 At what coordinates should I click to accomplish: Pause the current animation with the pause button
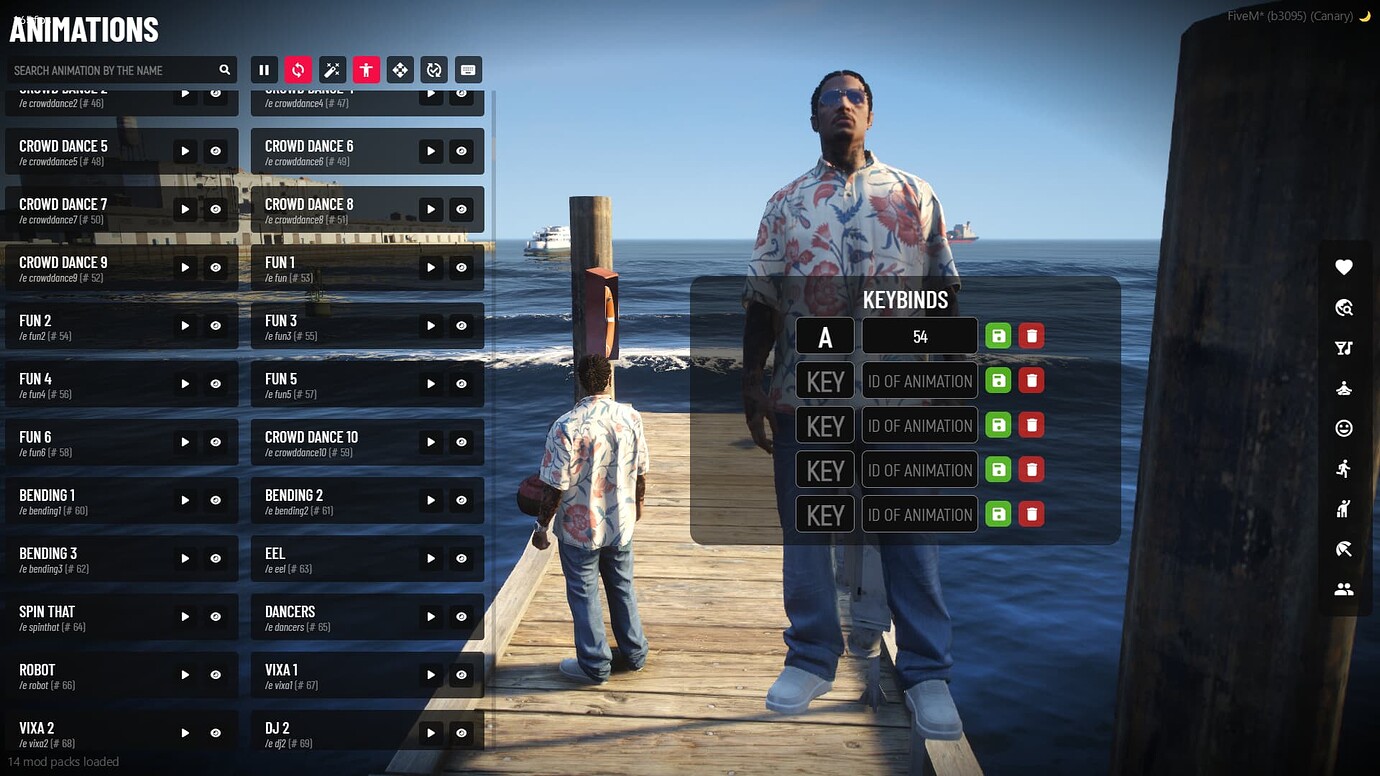[x=264, y=70]
